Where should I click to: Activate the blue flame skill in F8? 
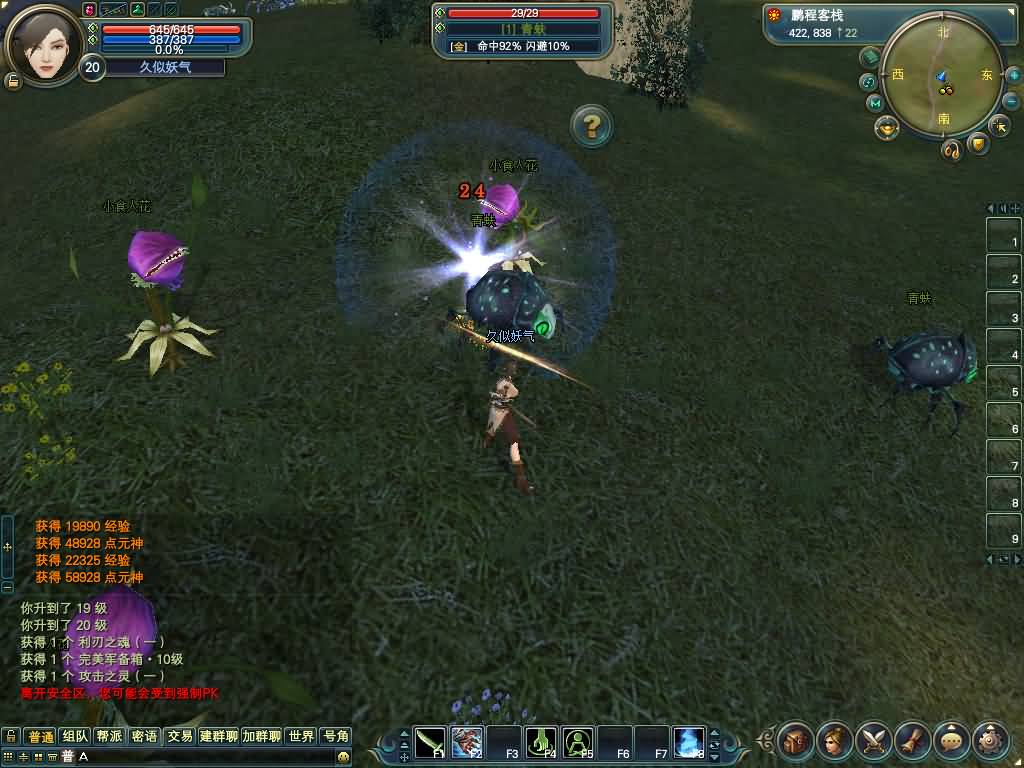coord(689,741)
